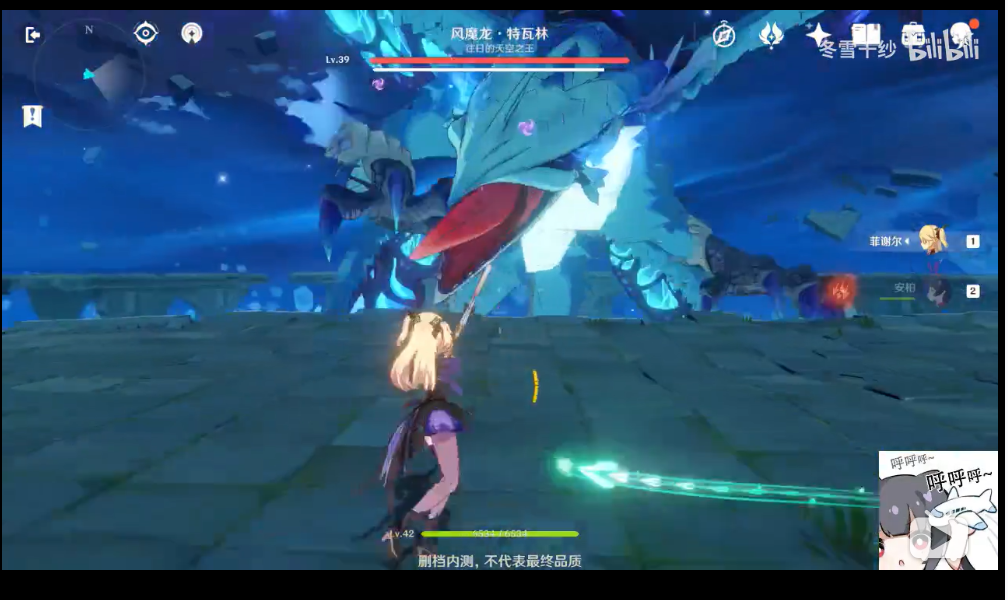Open the backpack inventory icon
Image resolution: width=1008 pixels, height=600 pixels.
[x=912, y=35]
